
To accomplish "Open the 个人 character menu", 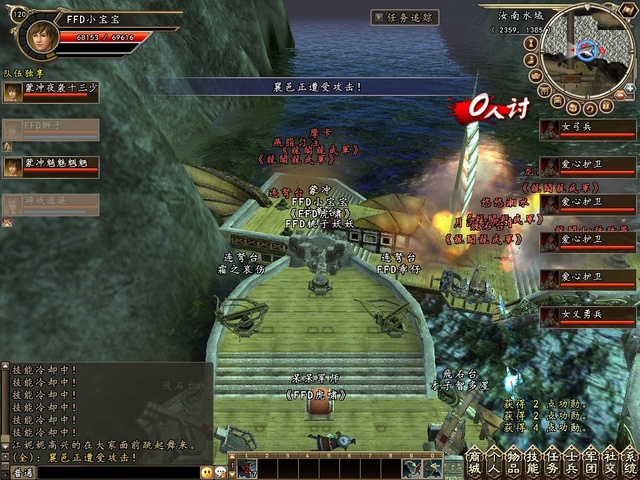I will click(x=494, y=464).
